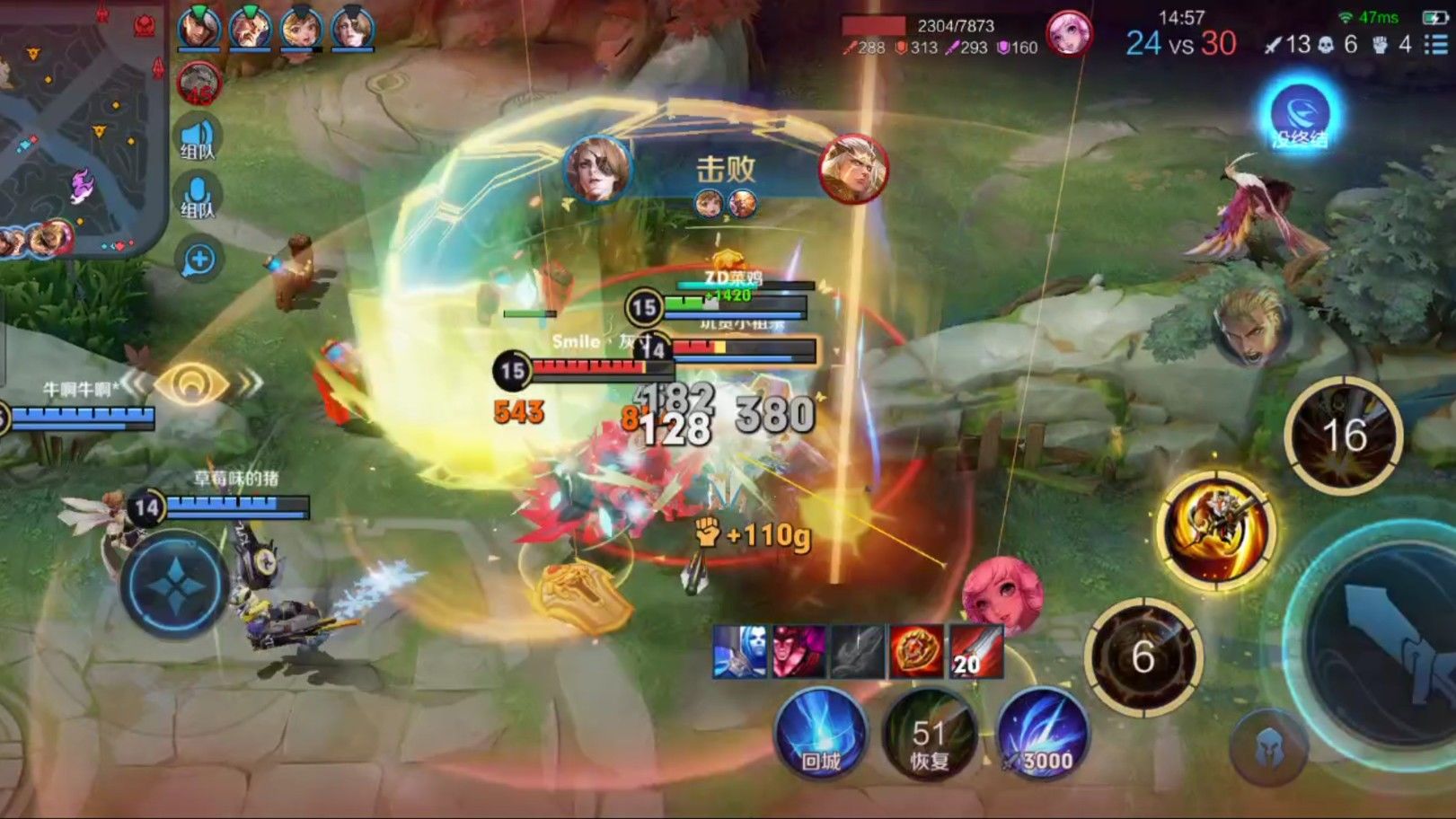Cast the glowing golden warrior skill
1456x819 pixels.
[x=1217, y=530]
